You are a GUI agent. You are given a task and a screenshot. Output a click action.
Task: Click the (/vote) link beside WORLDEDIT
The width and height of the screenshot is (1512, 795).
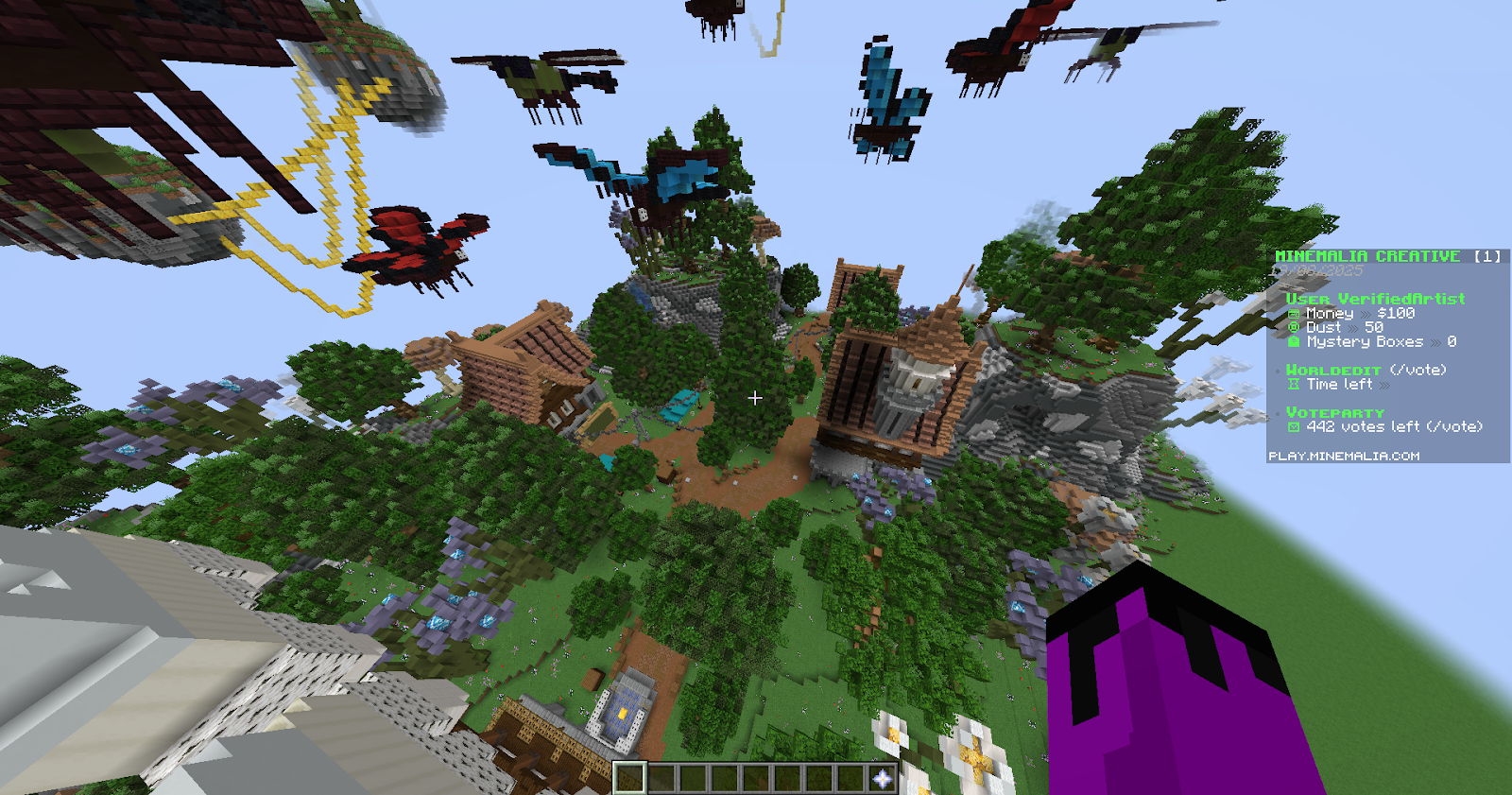point(1418,370)
